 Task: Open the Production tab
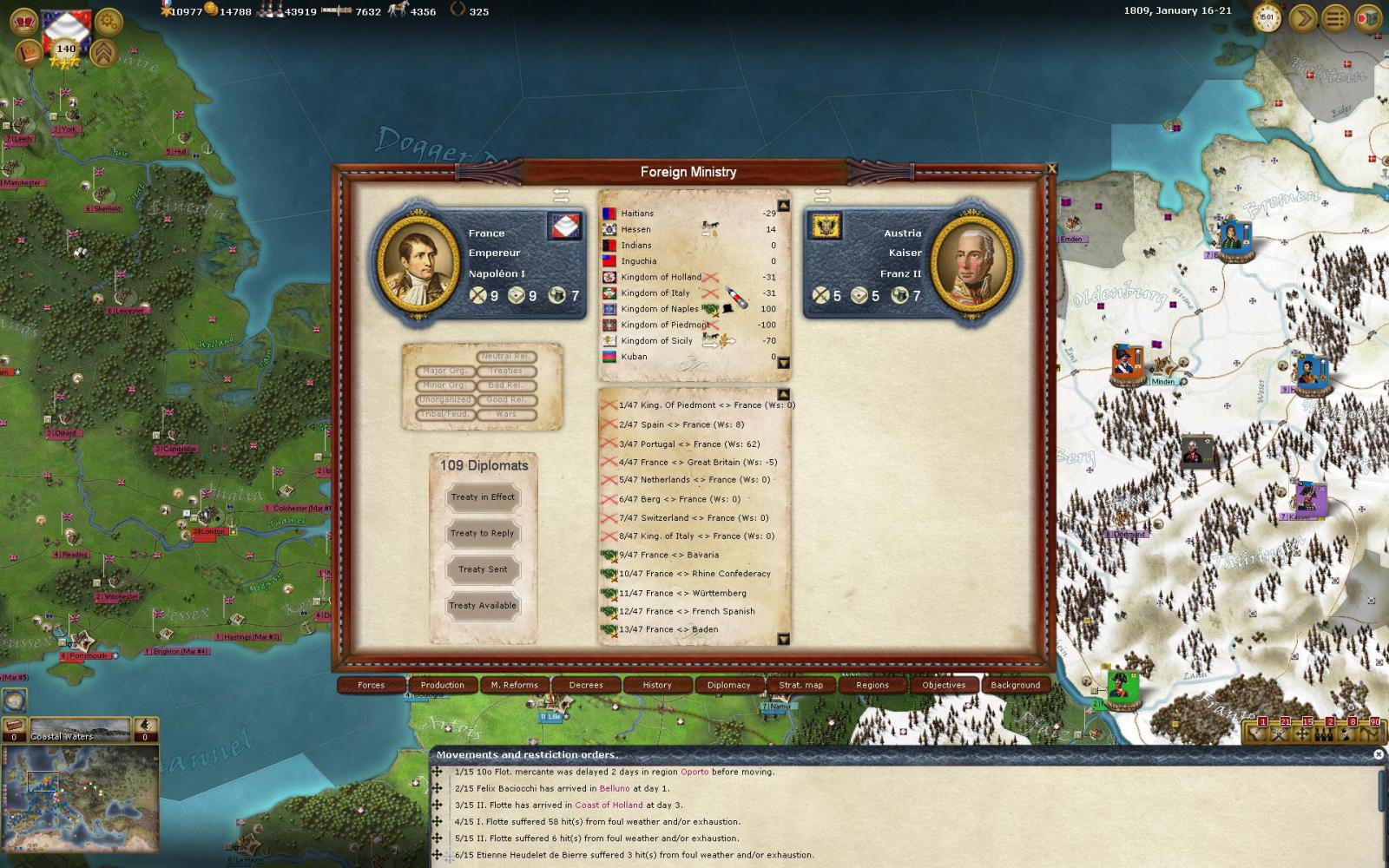coord(443,685)
